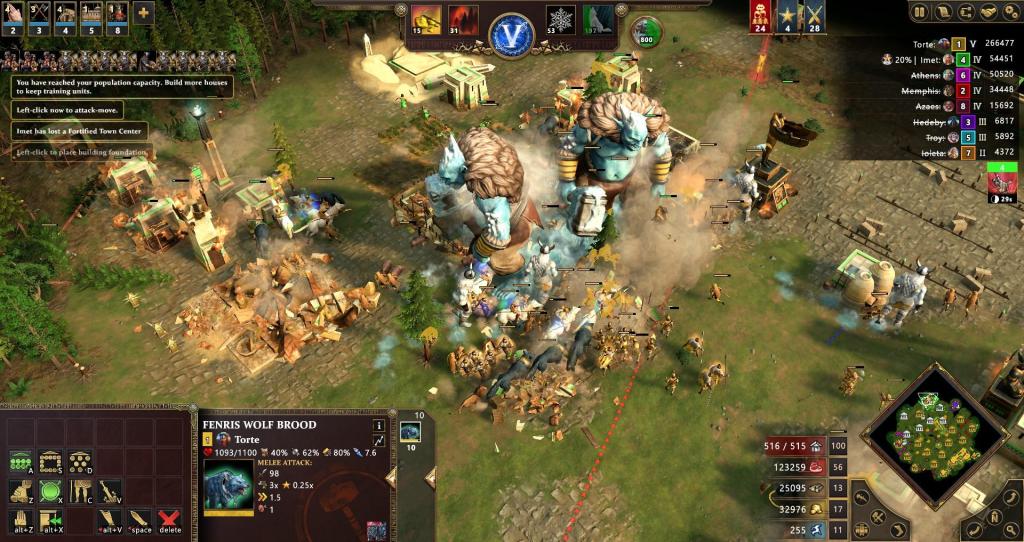
Task: Open the Fenris Wolf Brood info button
Action: [379, 425]
